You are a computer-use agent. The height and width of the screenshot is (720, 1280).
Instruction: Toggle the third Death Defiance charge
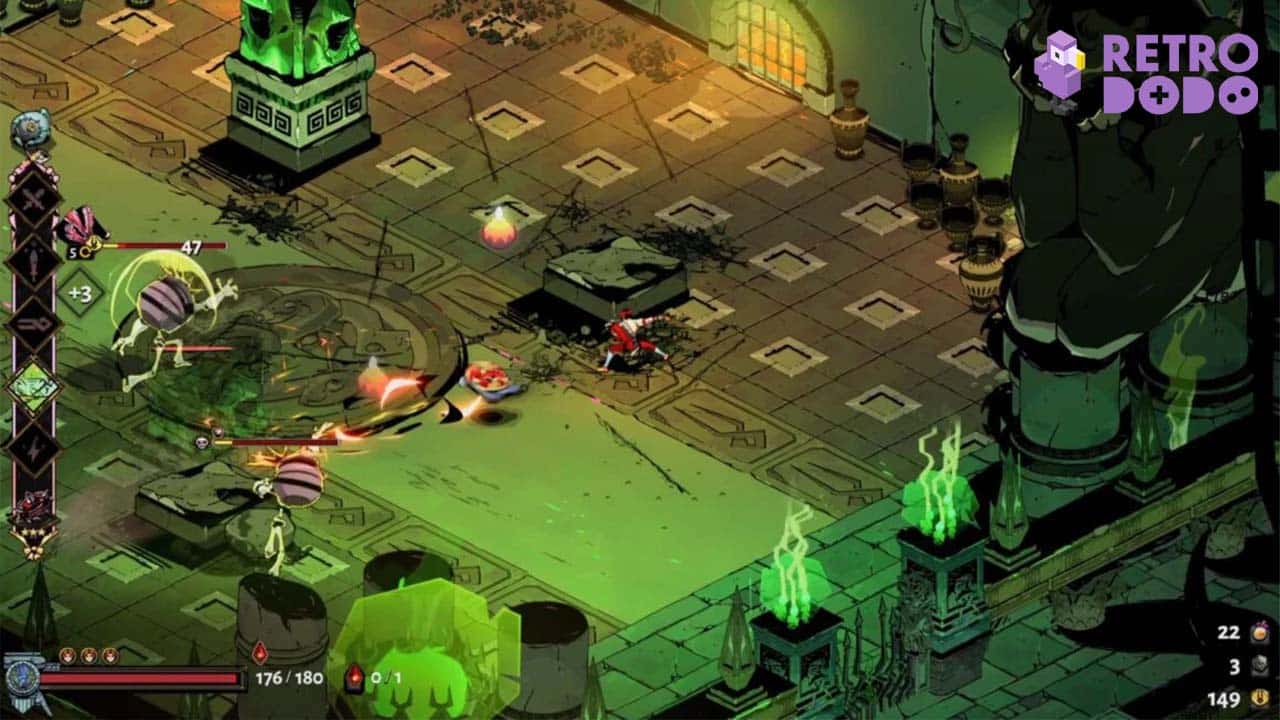coord(112,655)
